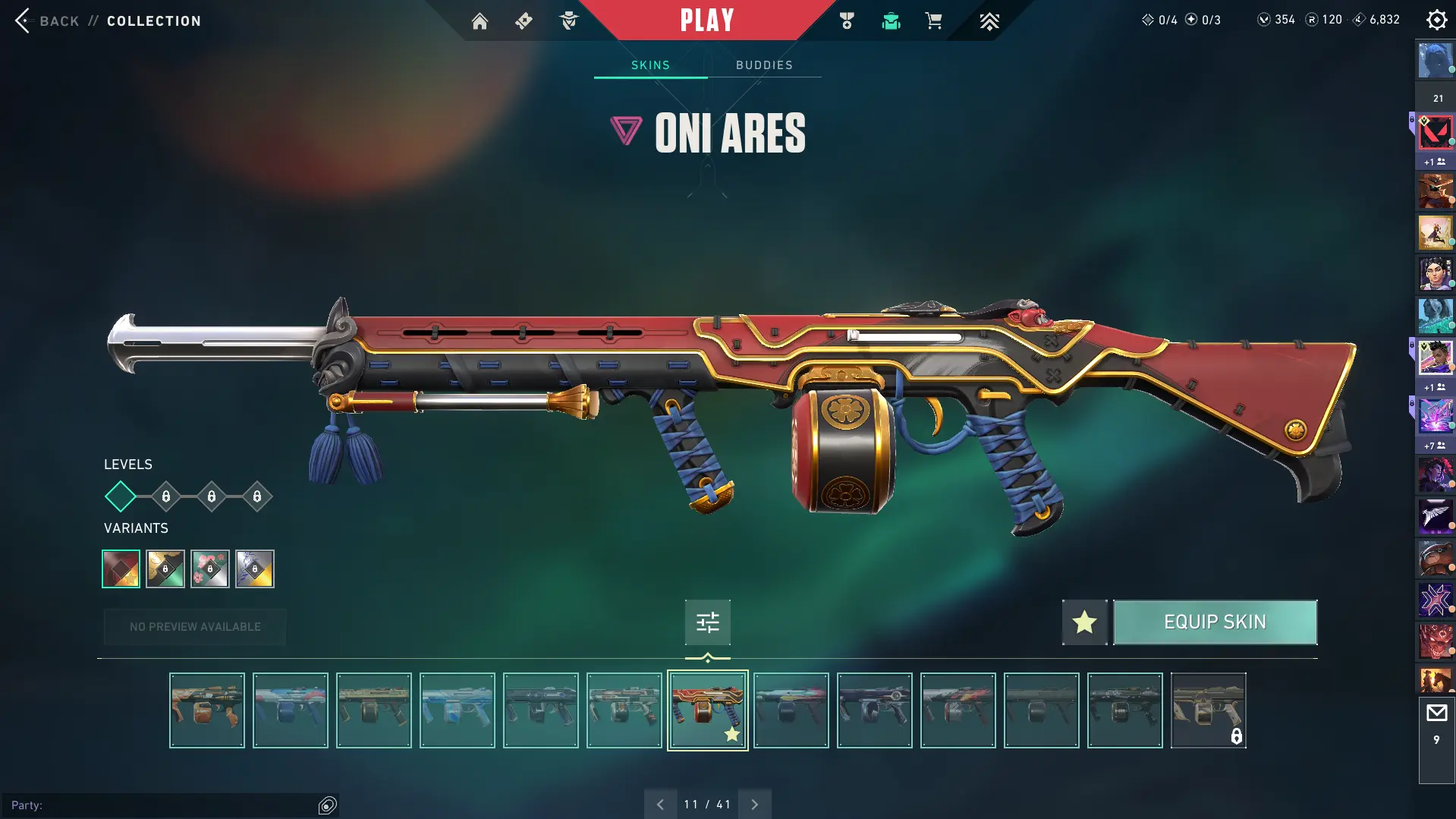Open the mail inbox icon

pyautogui.click(x=1436, y=713)
